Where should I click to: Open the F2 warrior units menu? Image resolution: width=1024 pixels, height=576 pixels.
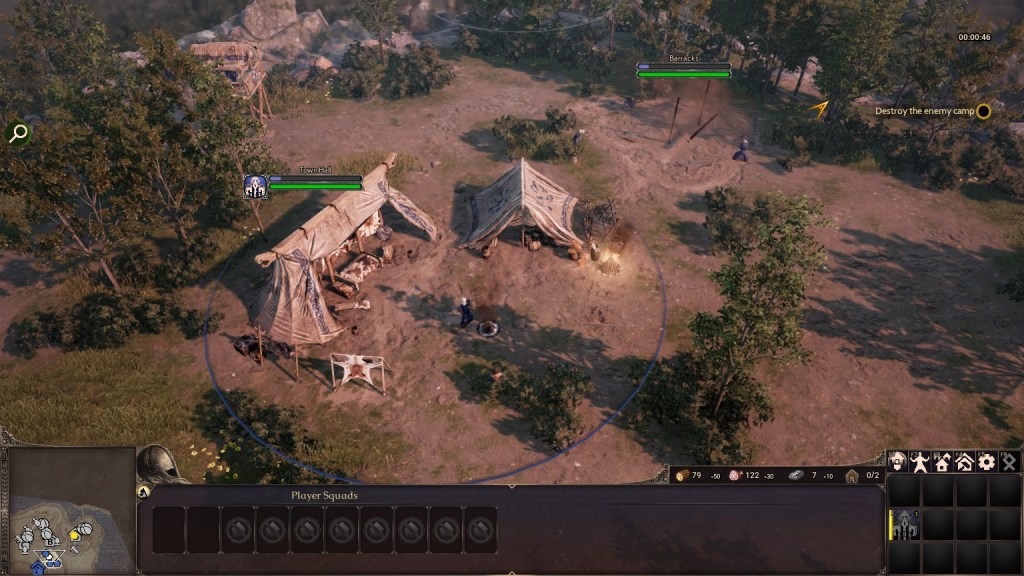coord(920,462)
